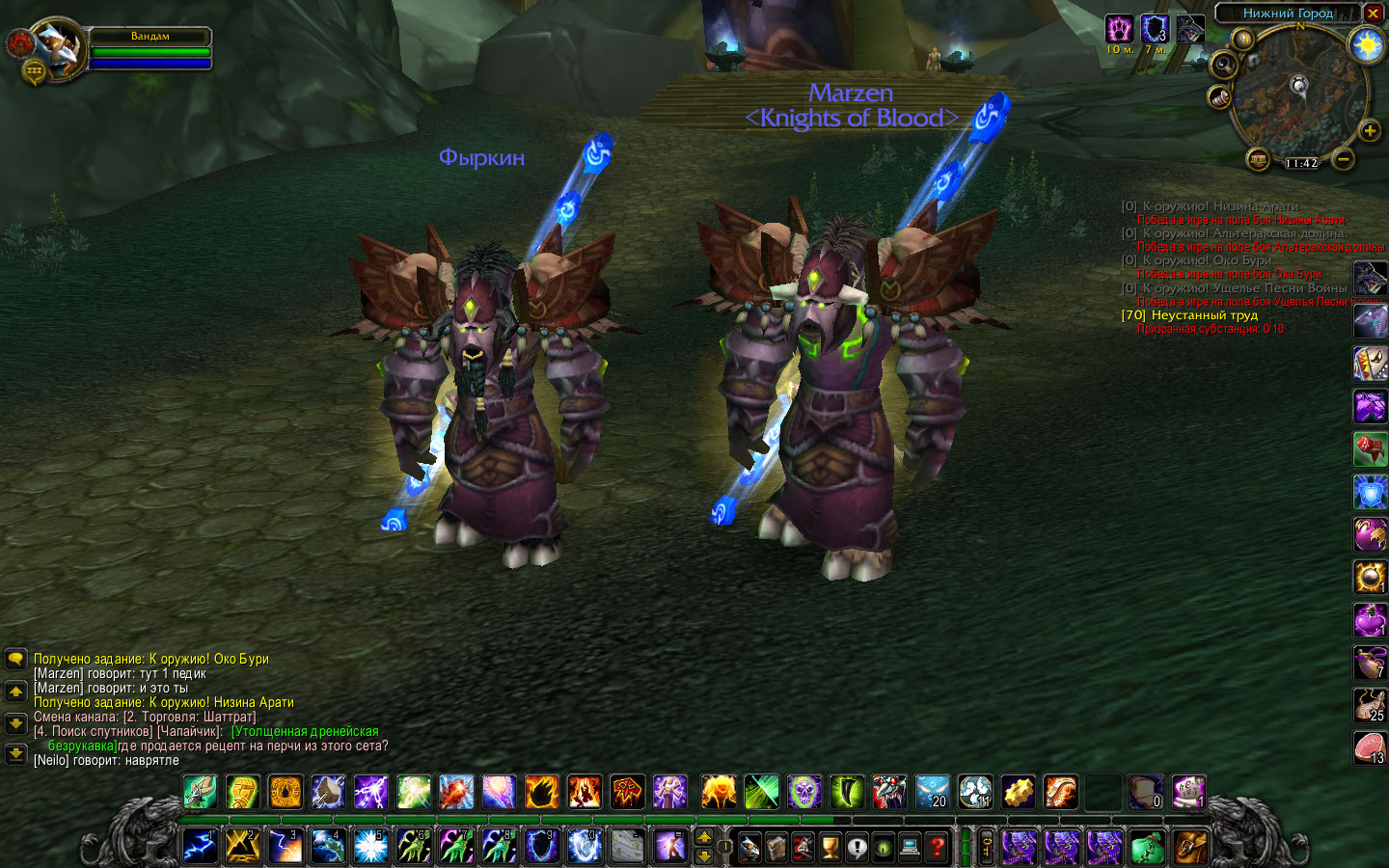The image size is (1389, 868).
Task: Click the sun day-night indicator on the minimap
Action: [1367, 45]
